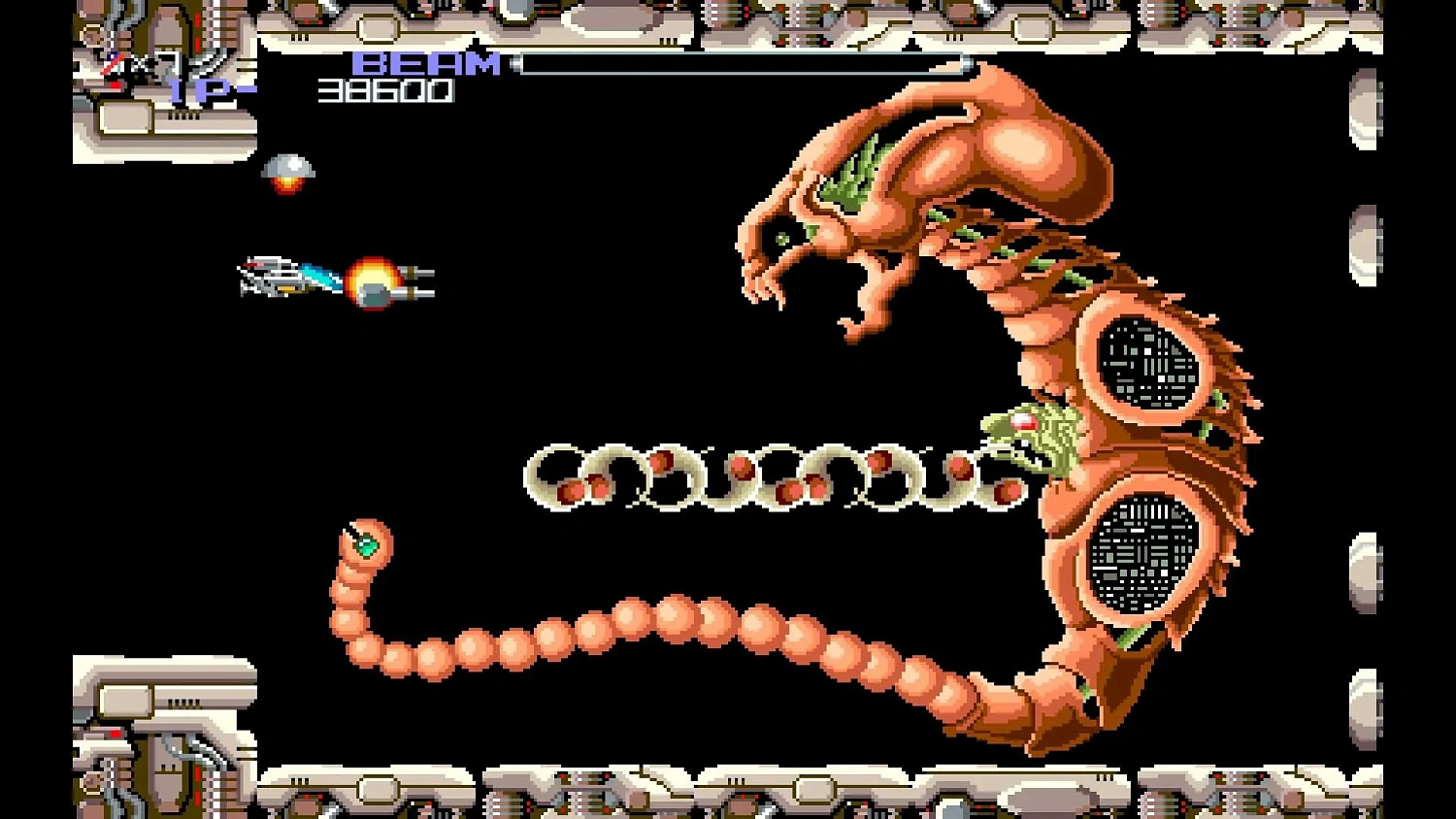
Task: Grab the floating power-up orb
Action: pos(288,171)
